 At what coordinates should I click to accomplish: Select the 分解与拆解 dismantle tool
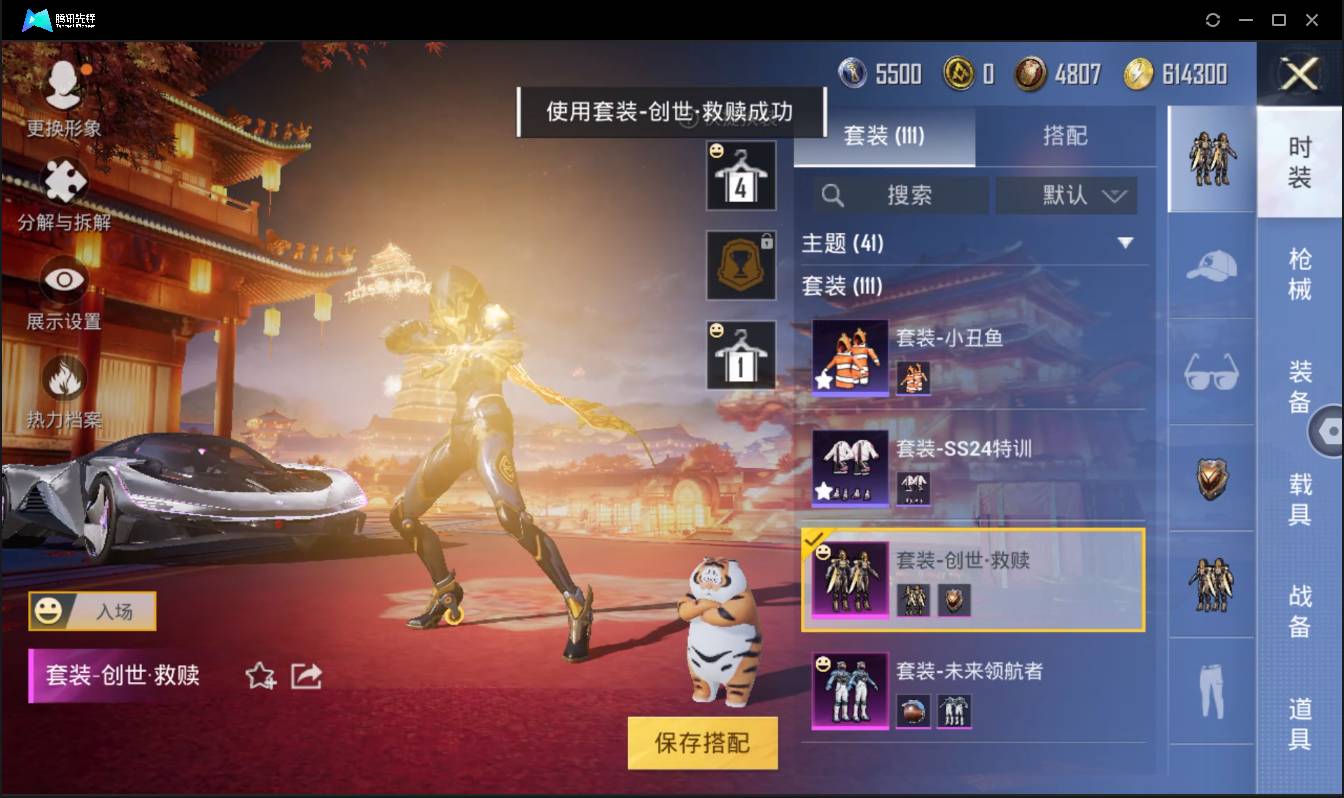(62, 185)
